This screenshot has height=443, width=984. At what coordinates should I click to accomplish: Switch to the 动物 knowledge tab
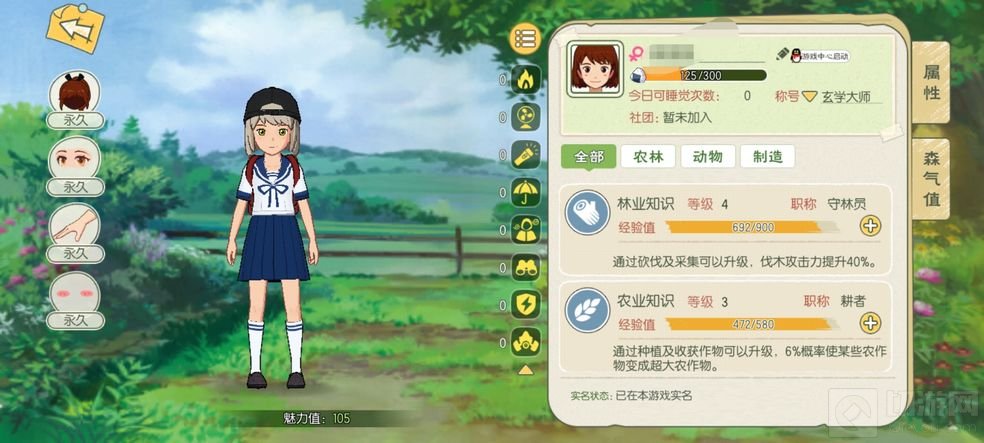click(x=708, y=157)
